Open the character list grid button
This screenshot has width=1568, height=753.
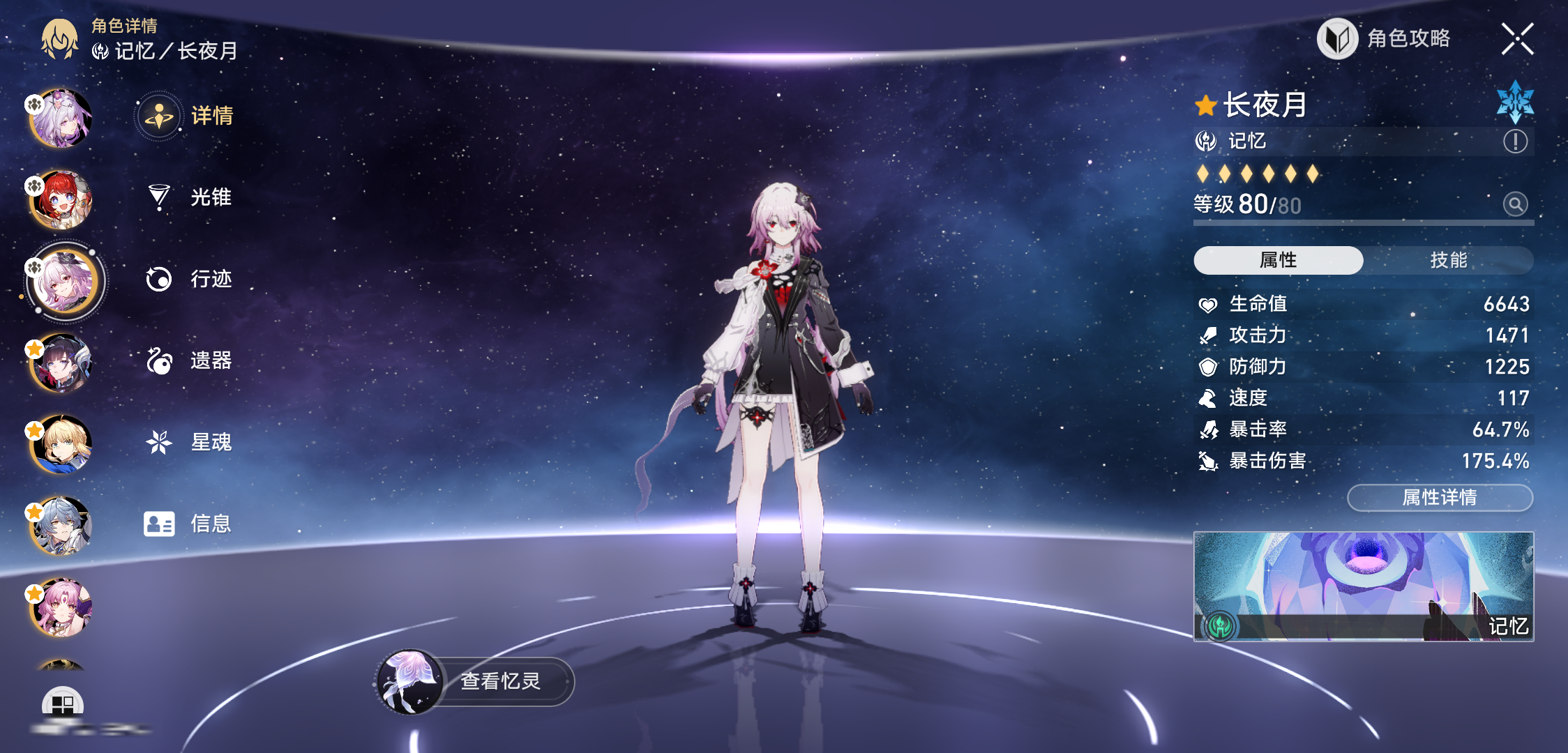63,704
